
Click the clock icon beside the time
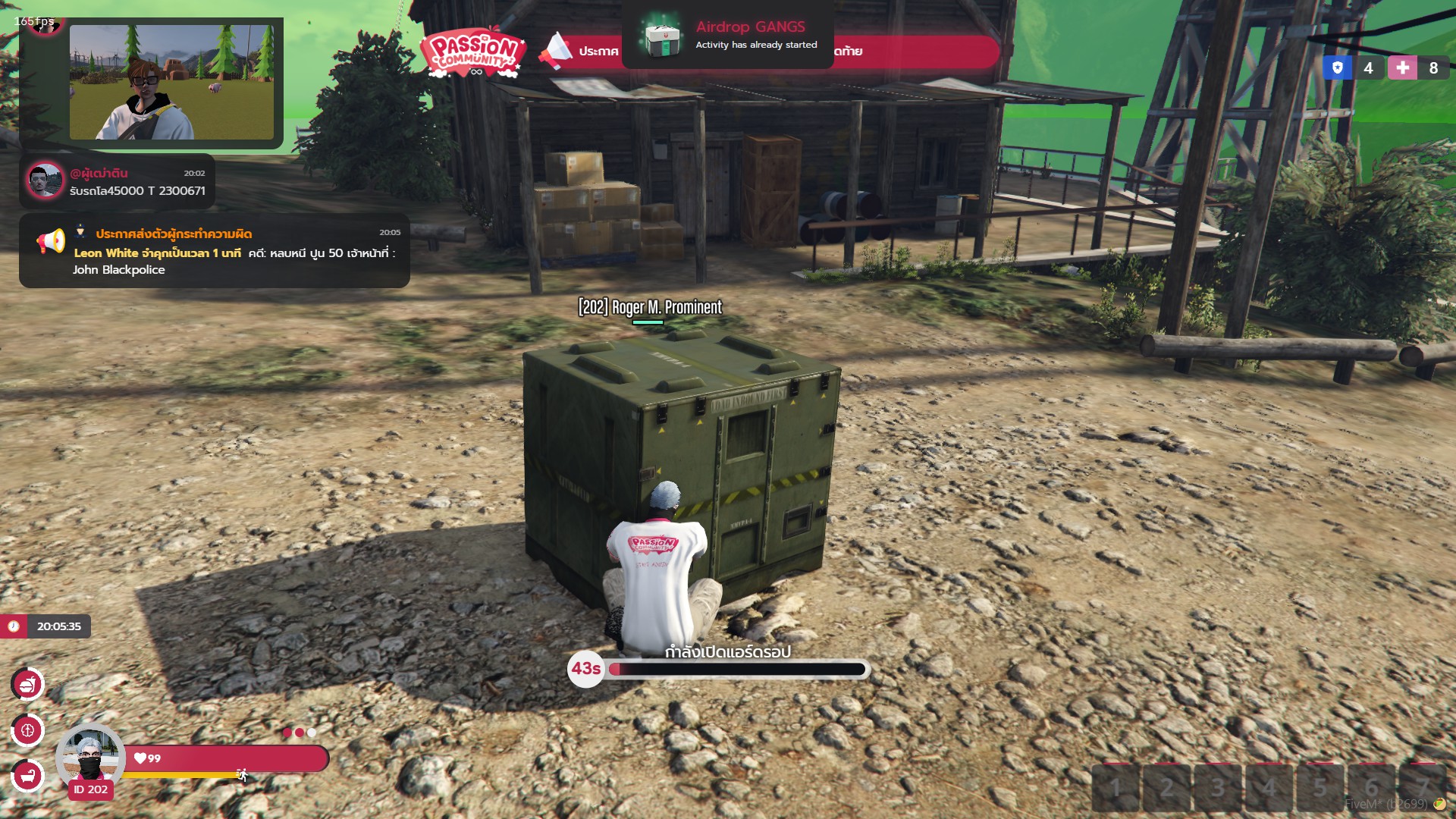(14, 626)
